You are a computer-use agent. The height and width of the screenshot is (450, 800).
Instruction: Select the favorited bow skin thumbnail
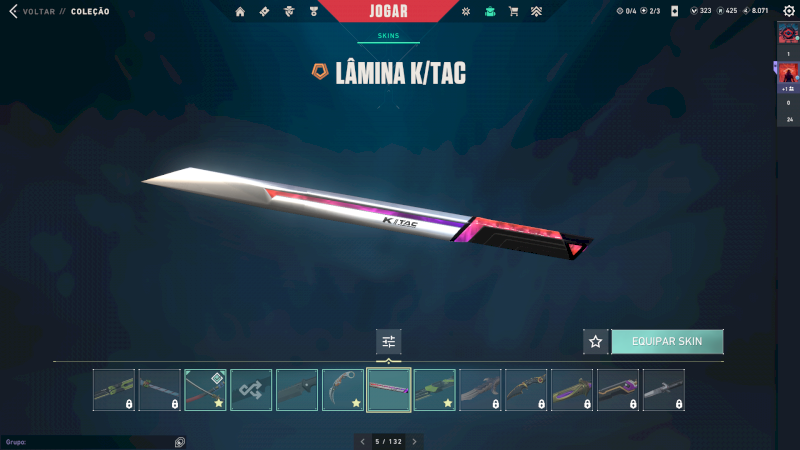pyautogui.click(x=205, y=390)
